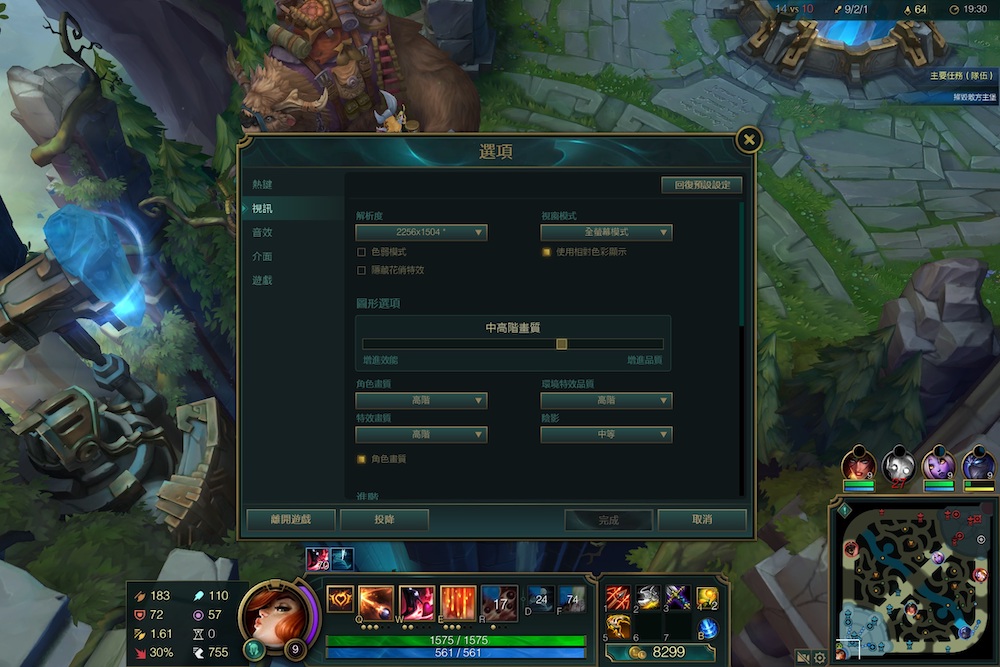Tick the 隱藏花俏特效 hide eye candy checkbox

pyautogui.click(x=362, y=270)
